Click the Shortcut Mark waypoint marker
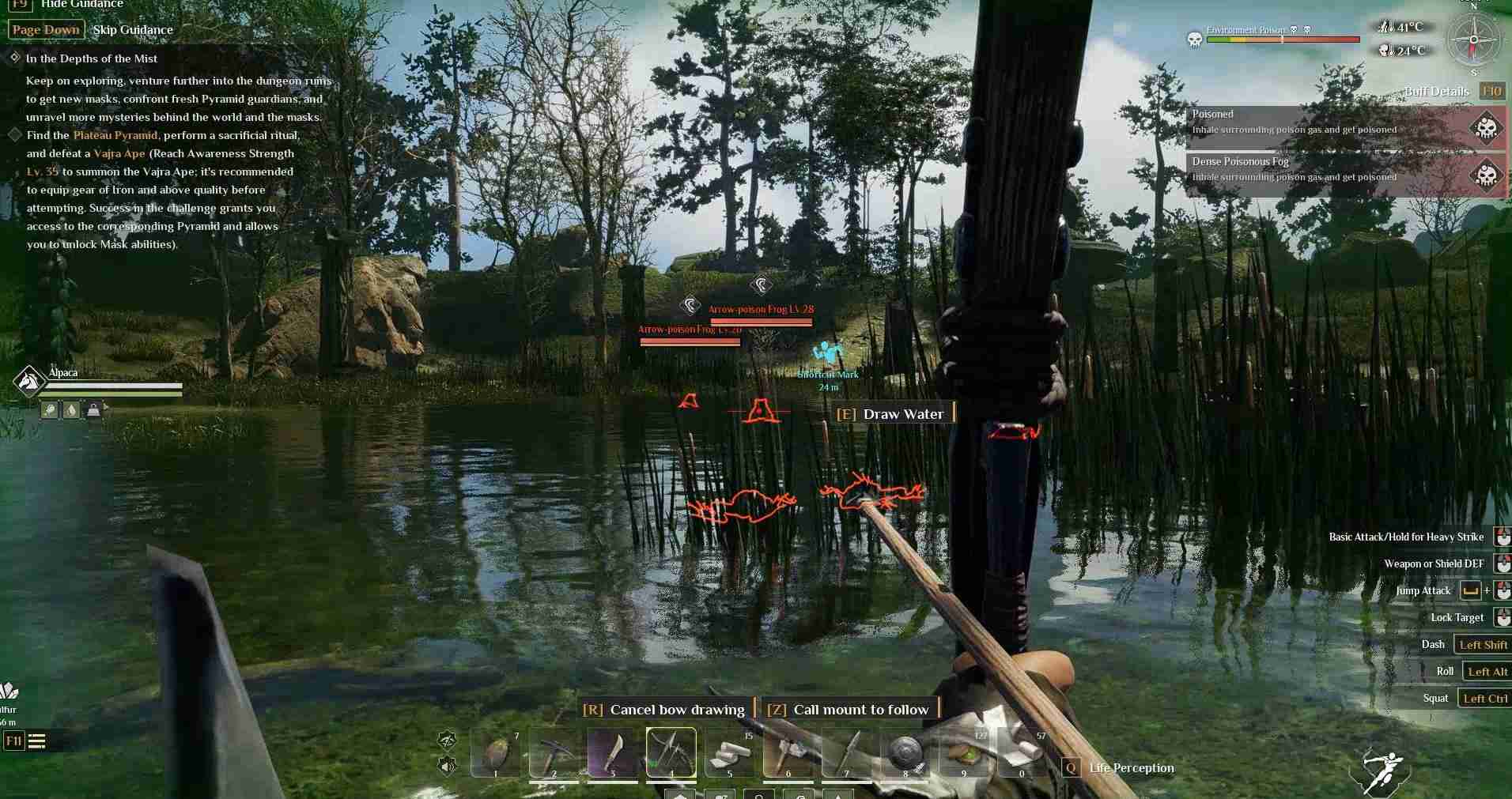 point(827,352)
